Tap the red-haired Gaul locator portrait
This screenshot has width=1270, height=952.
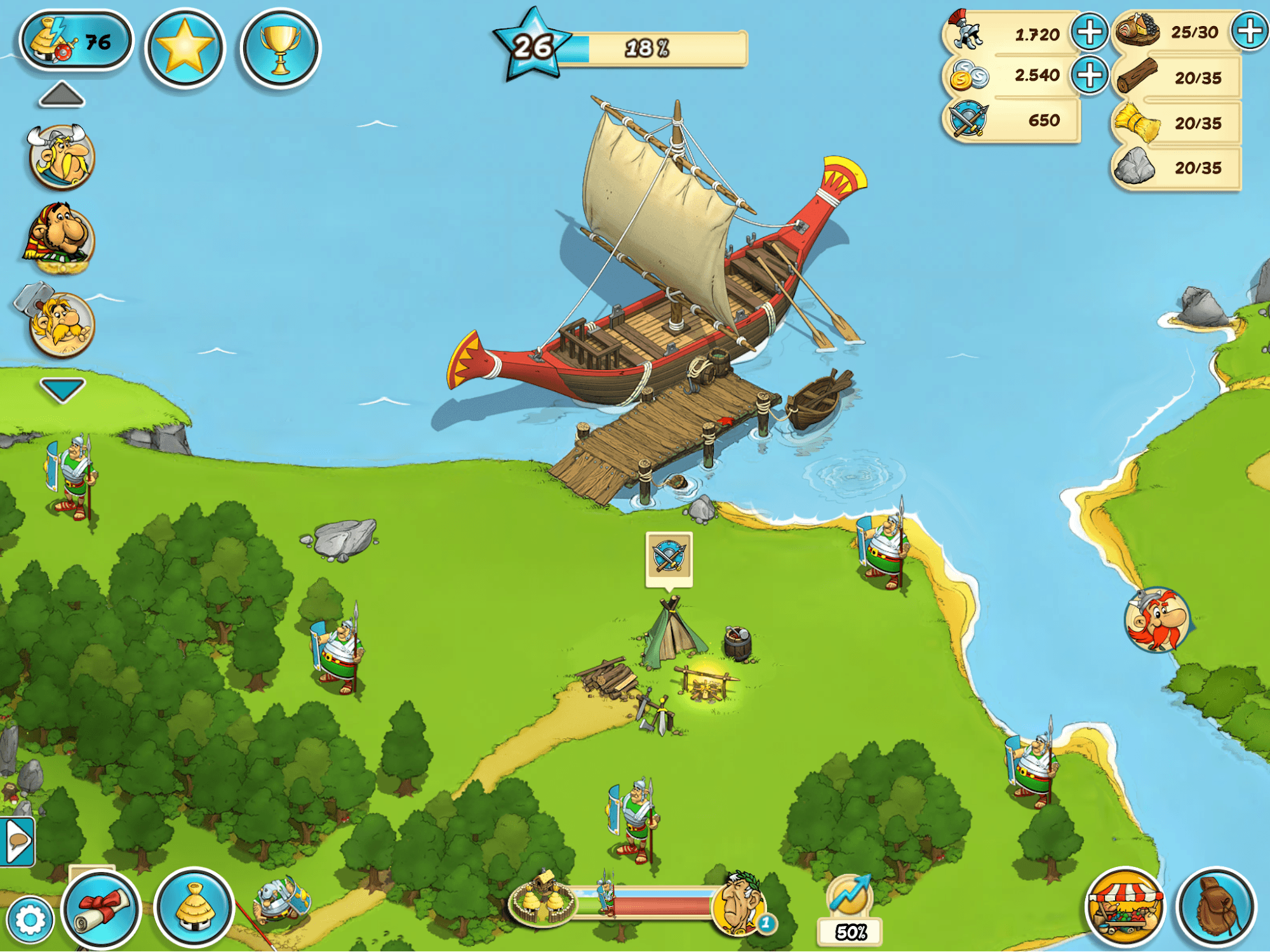(1157, 620)
